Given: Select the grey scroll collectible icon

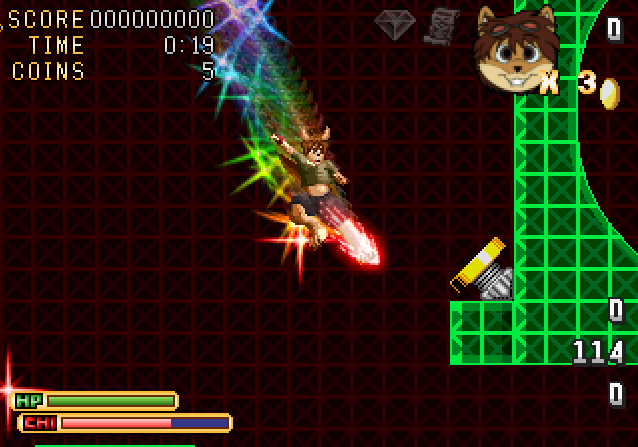Looking at the screenshot, I should pyautogui.click(x=440, y=26).
